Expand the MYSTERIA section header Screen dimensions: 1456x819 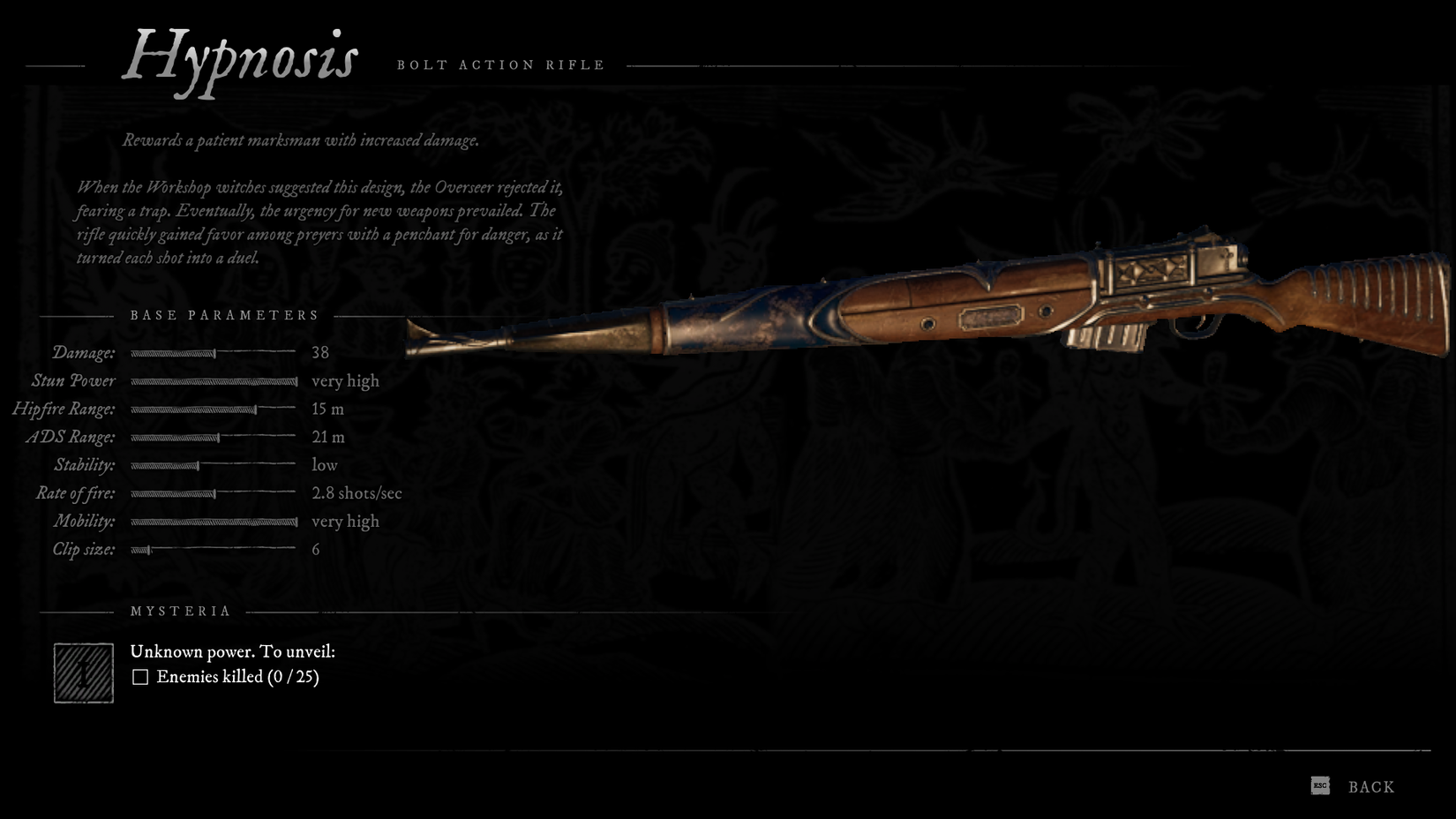(x=180, y=610)
